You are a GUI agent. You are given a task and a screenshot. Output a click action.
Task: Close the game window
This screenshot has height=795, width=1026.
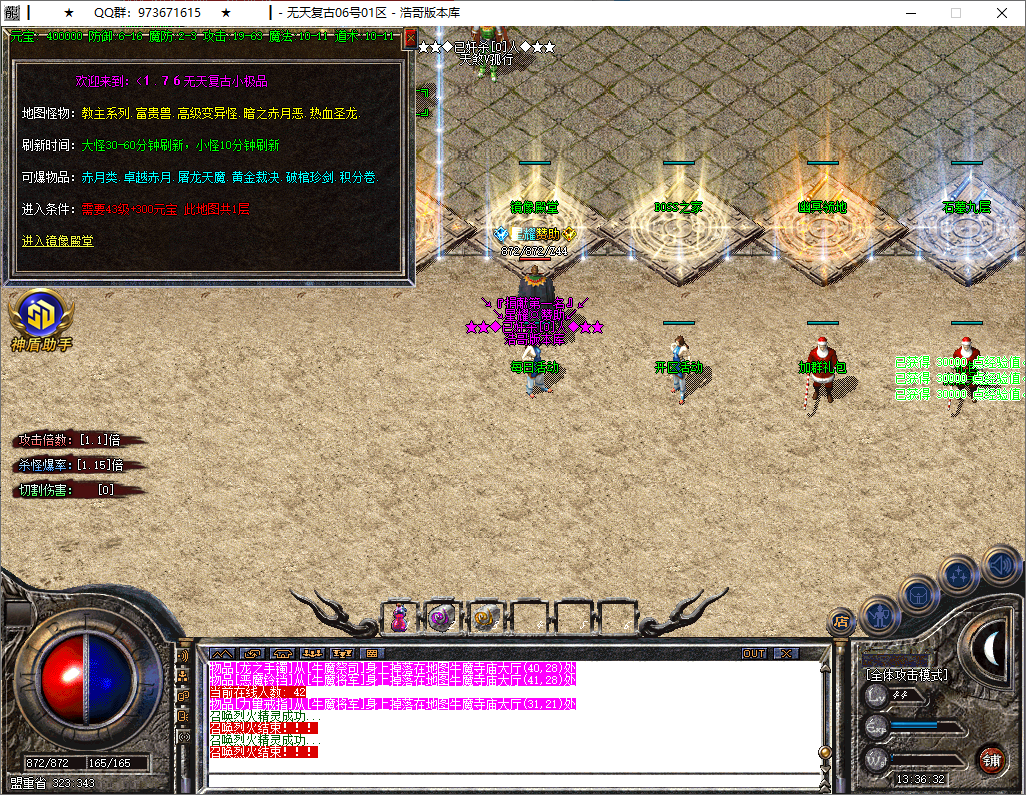1002,13
